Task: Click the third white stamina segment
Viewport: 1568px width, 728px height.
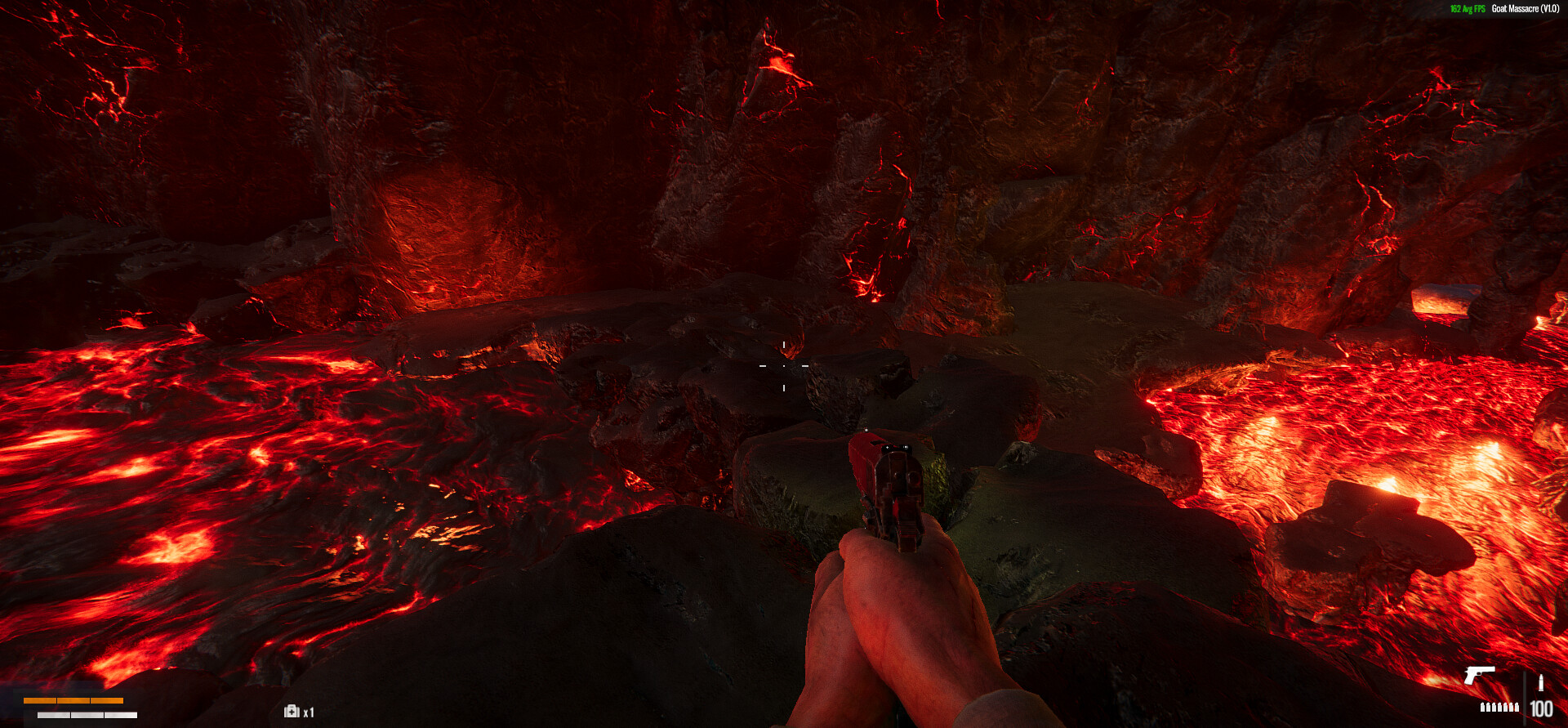Action: pyautogui.click(x=121, y=714)
